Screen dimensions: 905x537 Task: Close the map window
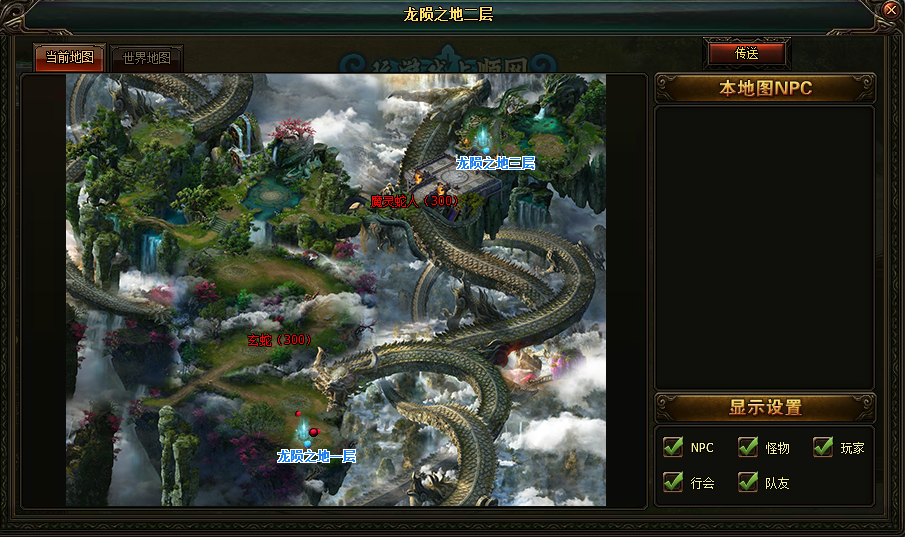891,10
